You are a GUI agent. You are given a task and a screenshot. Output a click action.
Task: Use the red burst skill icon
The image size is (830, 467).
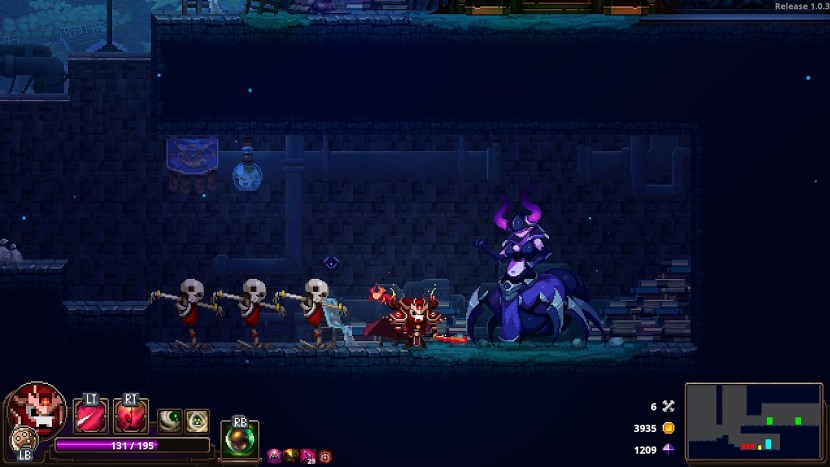click(130, 416)
